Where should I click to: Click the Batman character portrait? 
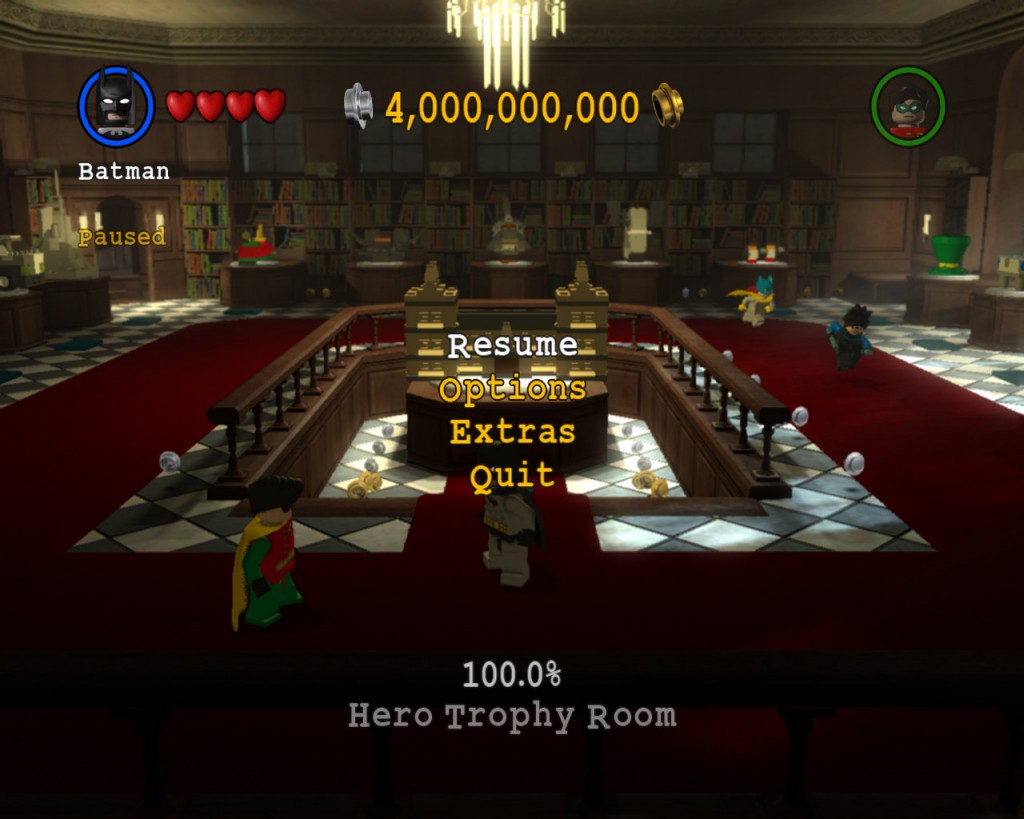(116, 105)
